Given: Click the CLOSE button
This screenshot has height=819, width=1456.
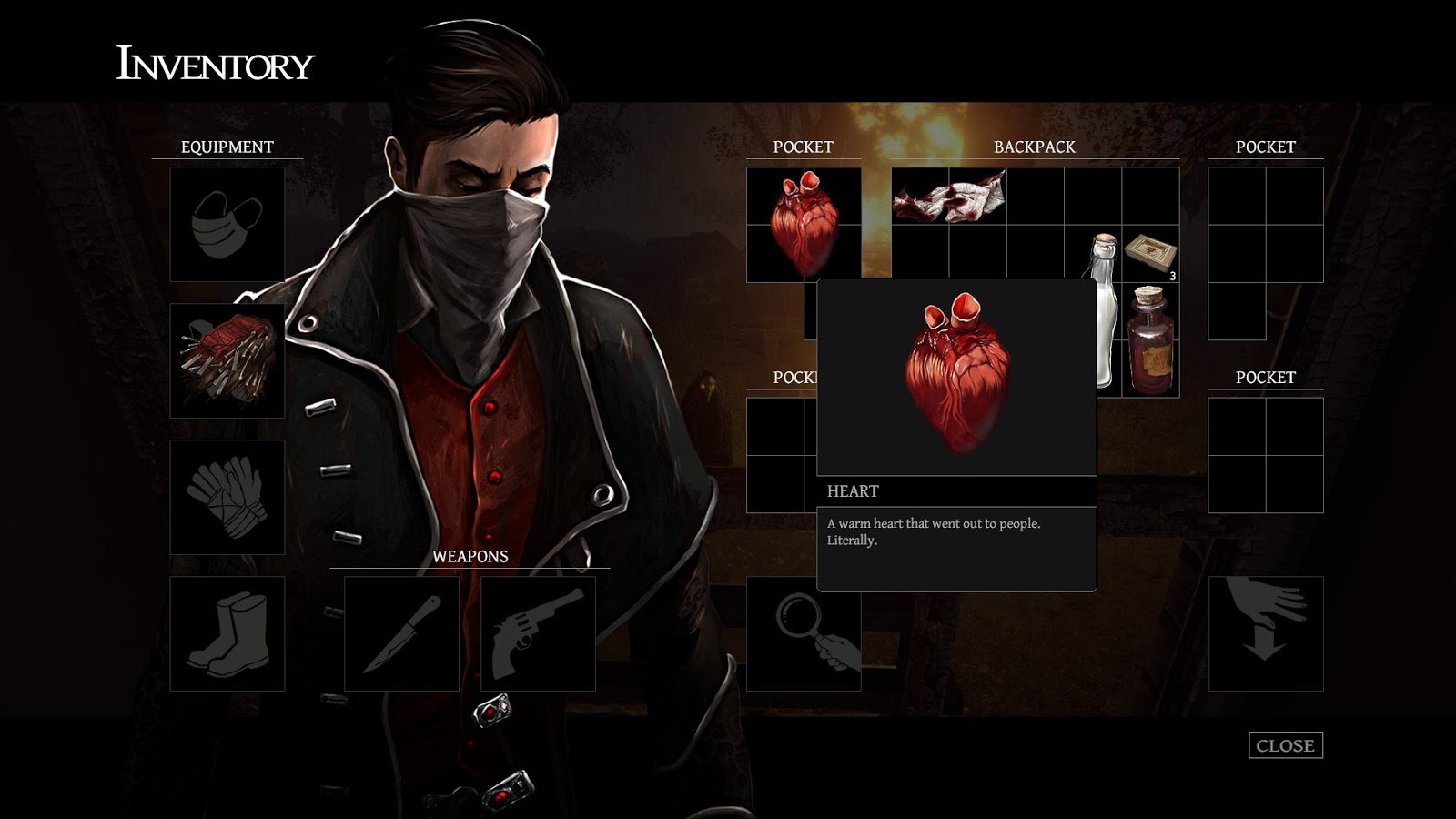Looking at the screenshot, I should coord(1285,746).
